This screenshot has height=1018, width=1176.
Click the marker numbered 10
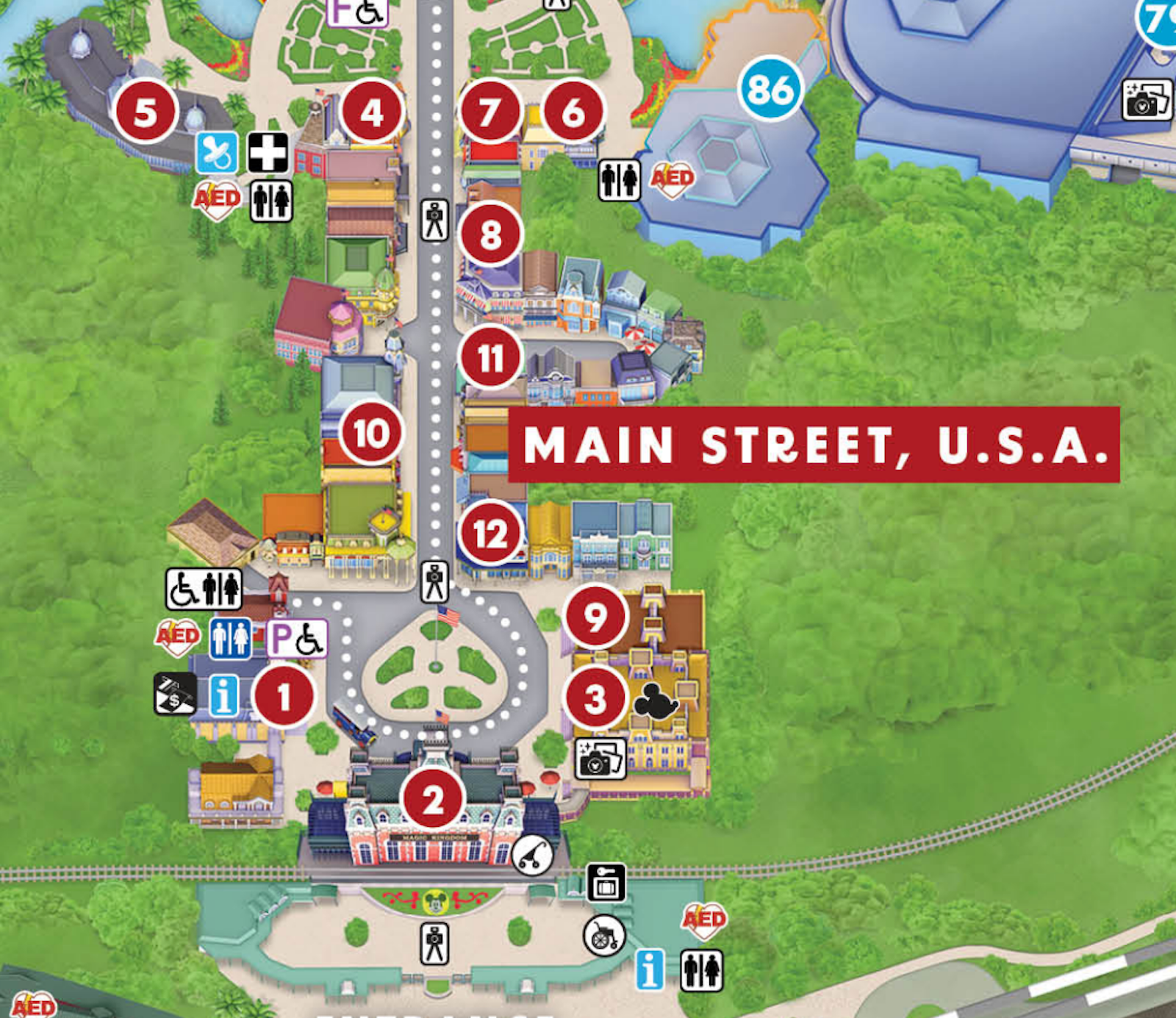(x=371, y=433)
